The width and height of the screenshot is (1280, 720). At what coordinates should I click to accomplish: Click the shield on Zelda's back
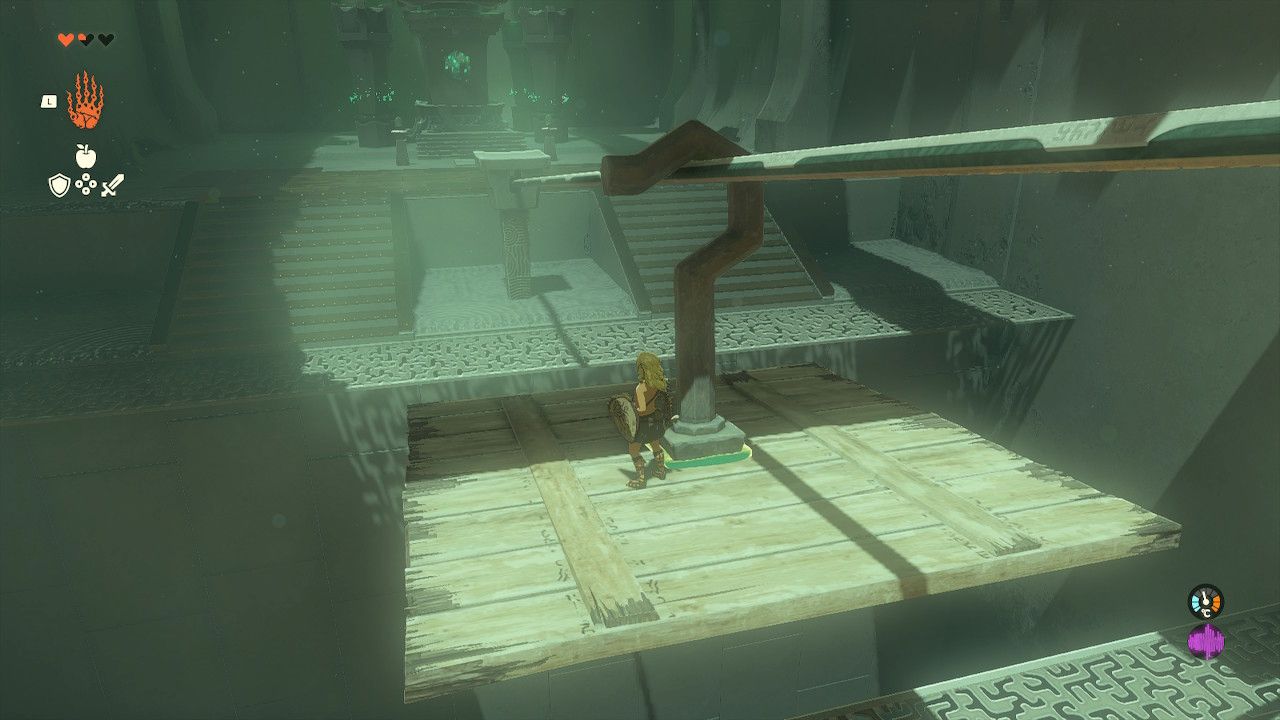pos(625,415)
